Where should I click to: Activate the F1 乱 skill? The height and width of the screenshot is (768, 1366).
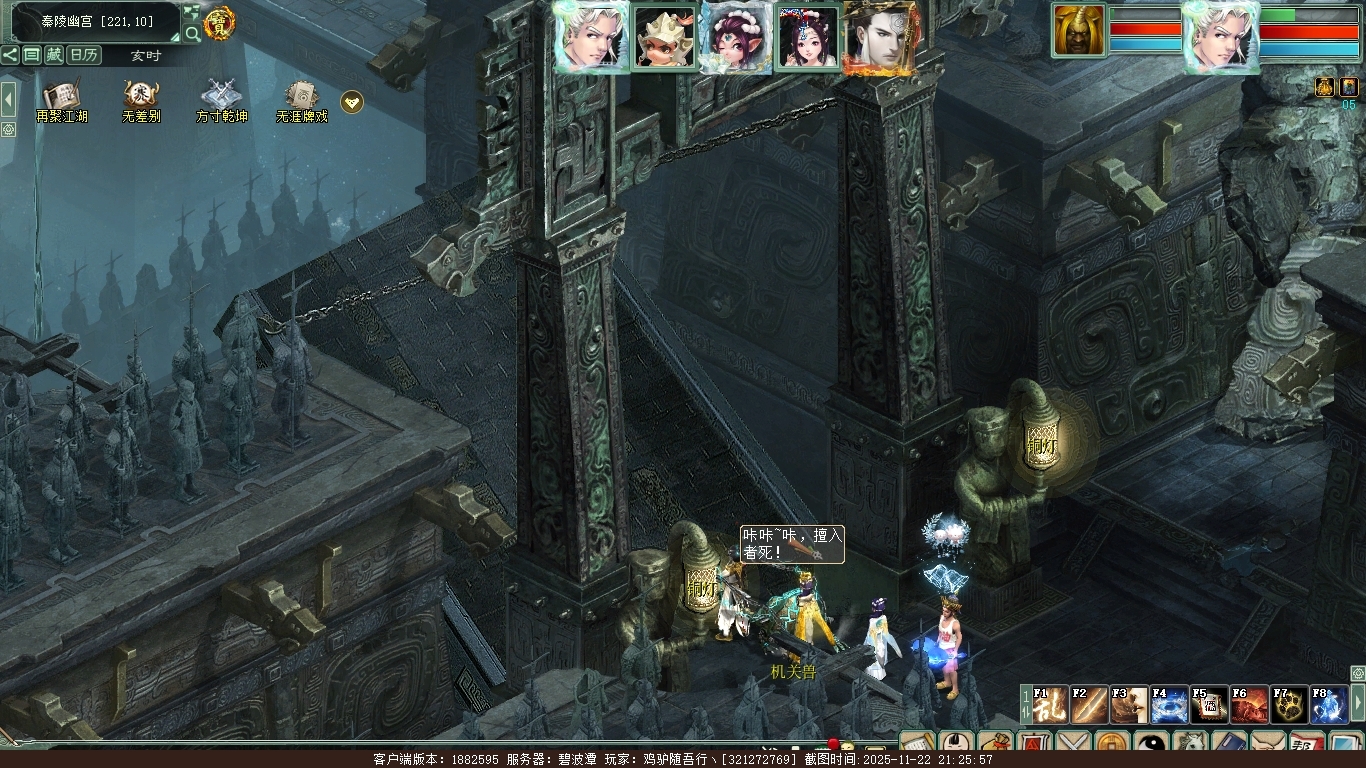point(1049,705)
